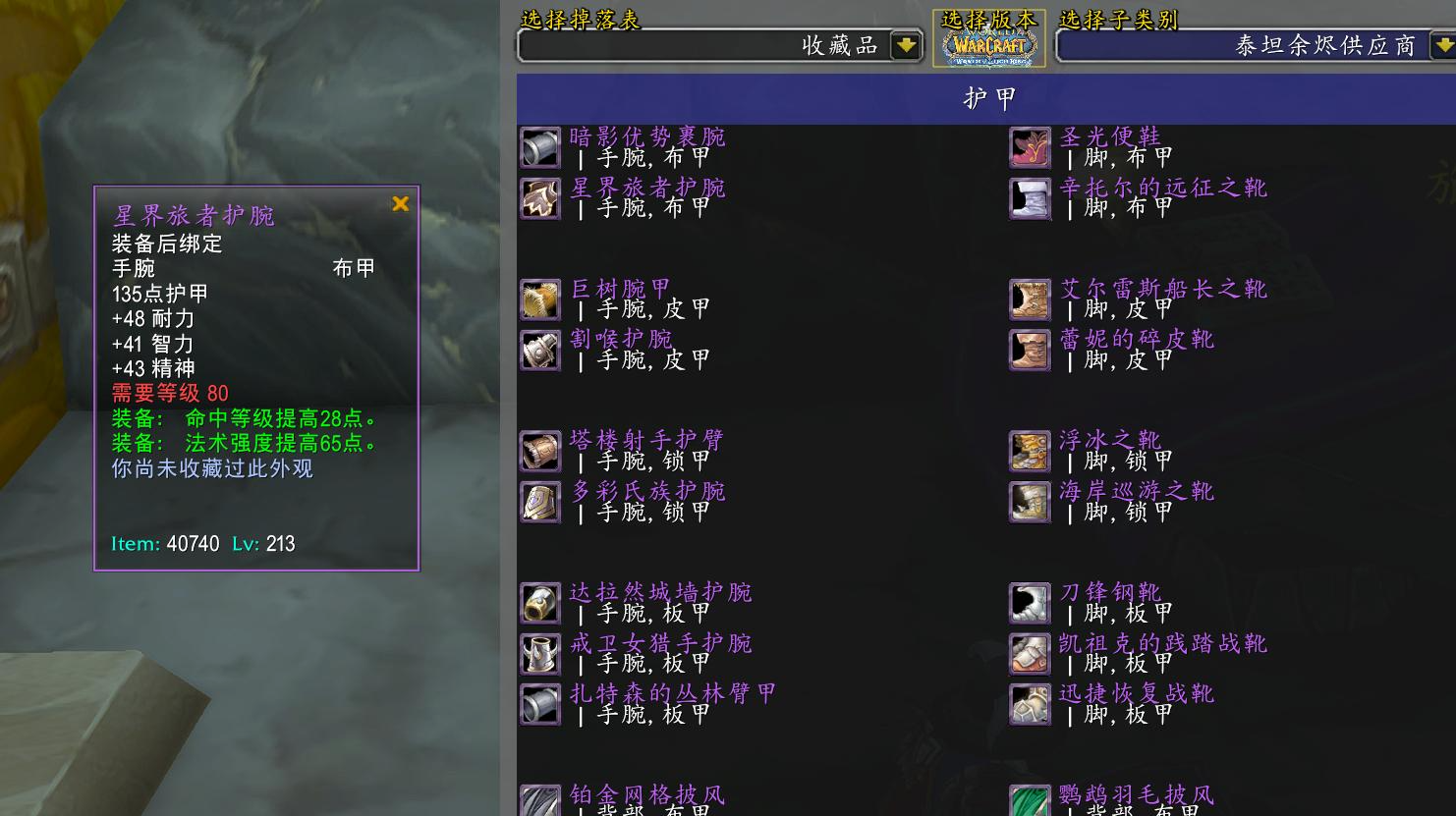Select the 圣光便鞋 cloth boots
This screenshot has width=1456, height=816.
click(1110, 137)
